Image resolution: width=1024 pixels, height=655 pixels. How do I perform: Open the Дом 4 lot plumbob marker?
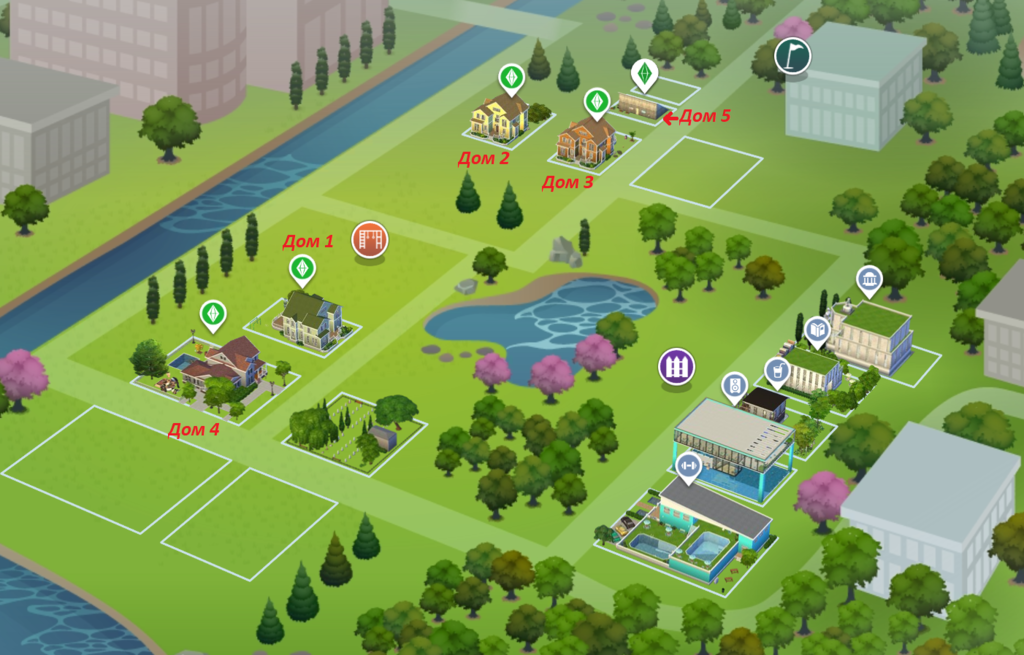click(x=212, y=313)
